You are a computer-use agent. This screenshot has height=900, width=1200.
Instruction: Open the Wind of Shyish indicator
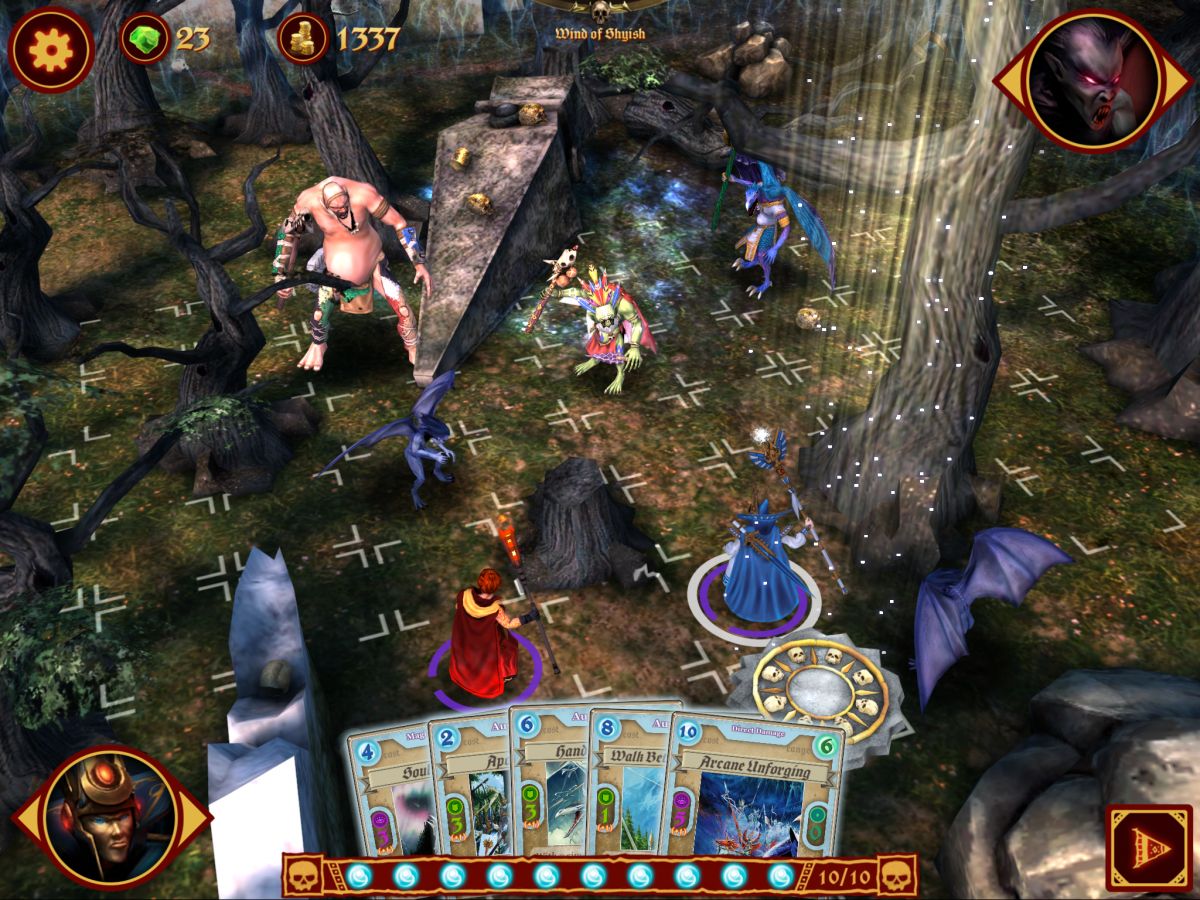click(x=600, y=20)
